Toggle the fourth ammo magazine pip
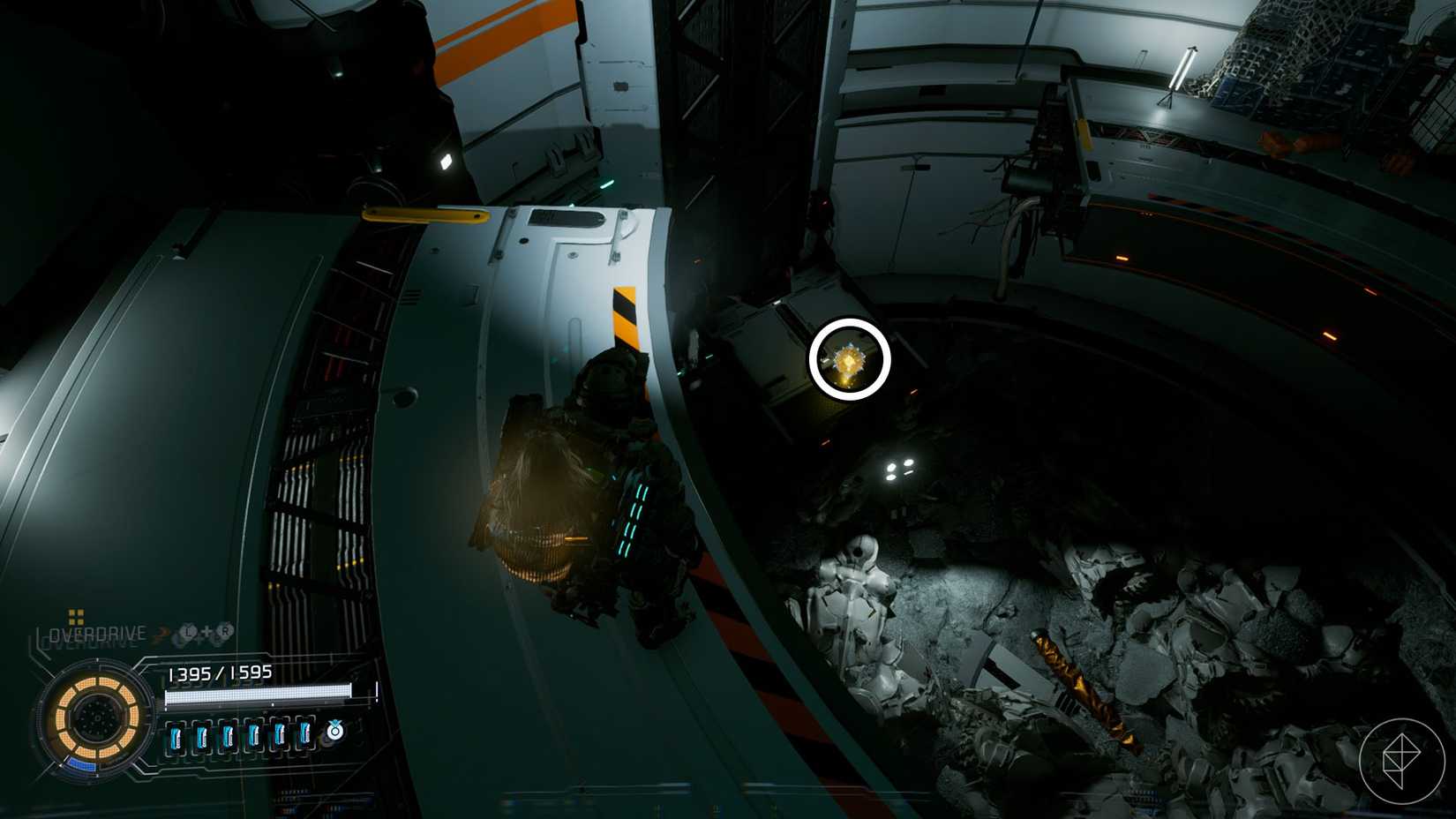This screenshot has height=819, width=1456. tap(254, 735)
